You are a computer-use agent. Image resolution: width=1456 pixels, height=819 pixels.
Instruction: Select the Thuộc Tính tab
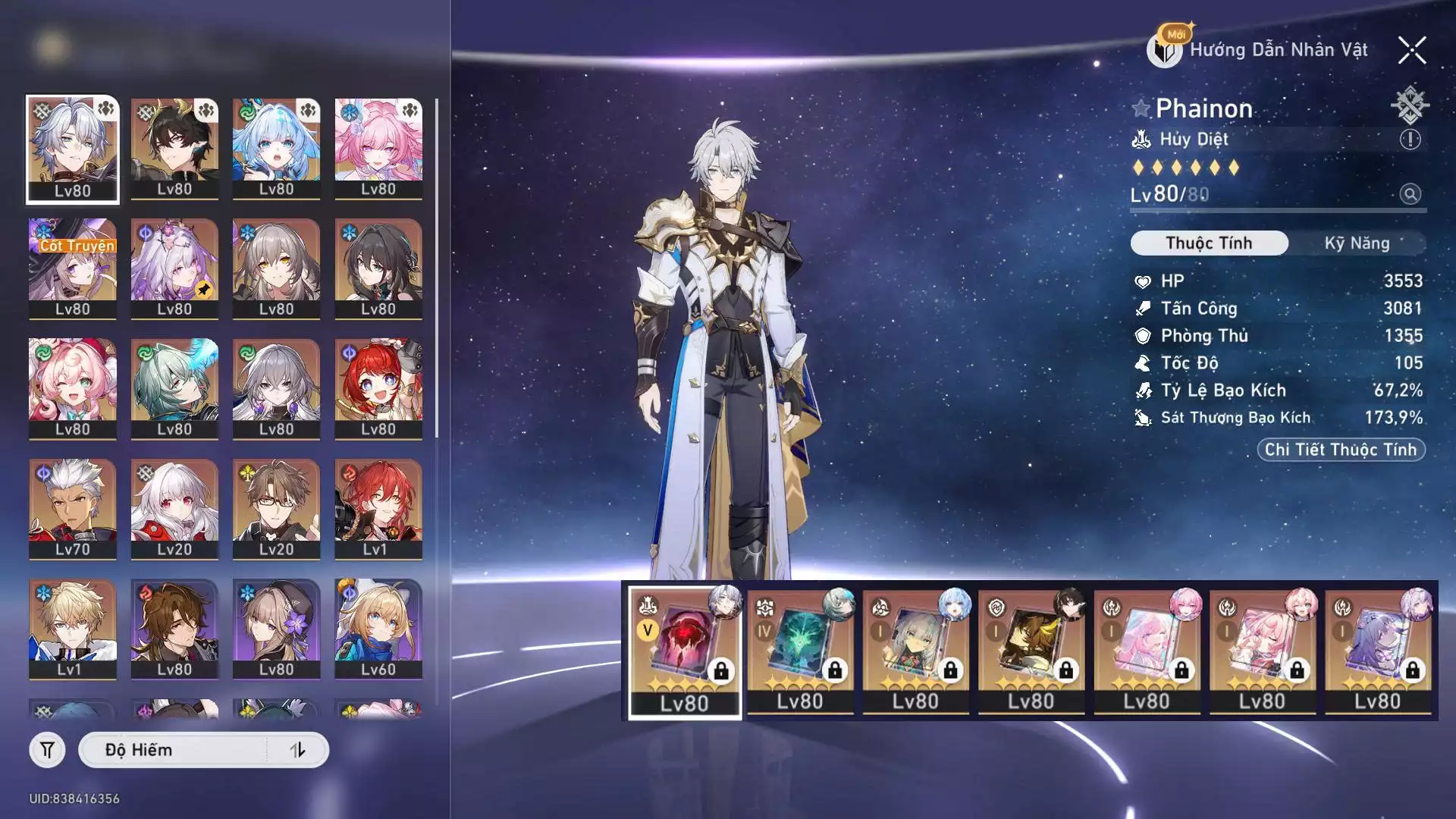coord(1209,243)
